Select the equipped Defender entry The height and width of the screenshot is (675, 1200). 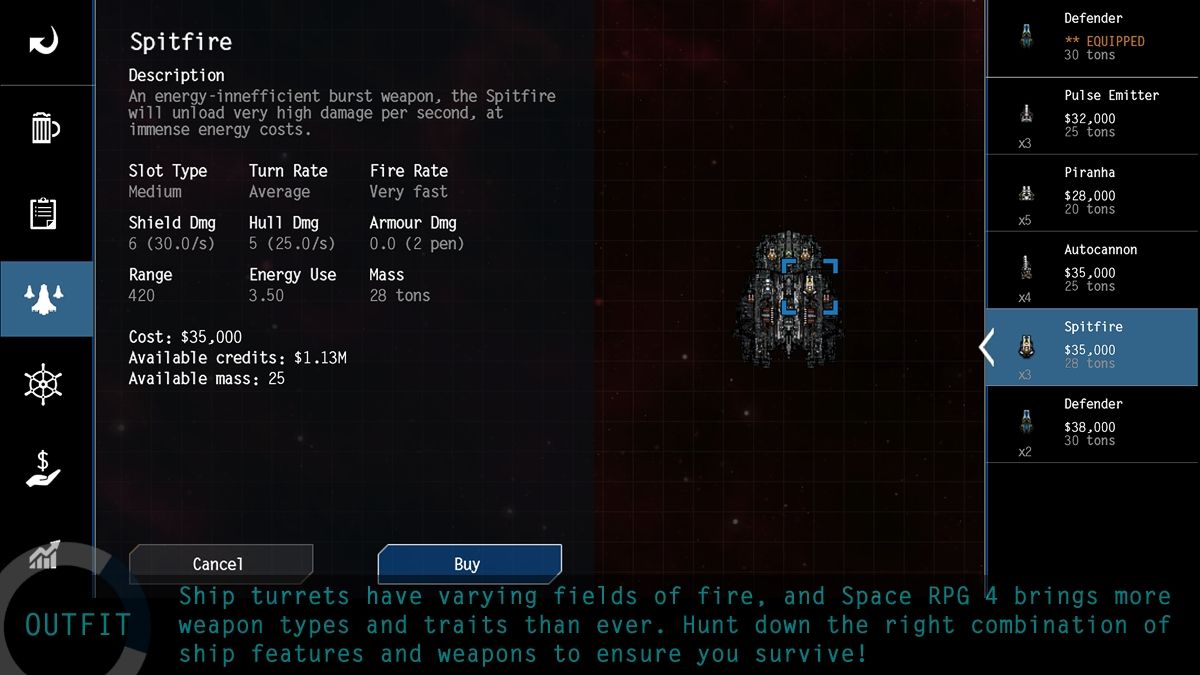[1092, 38]
